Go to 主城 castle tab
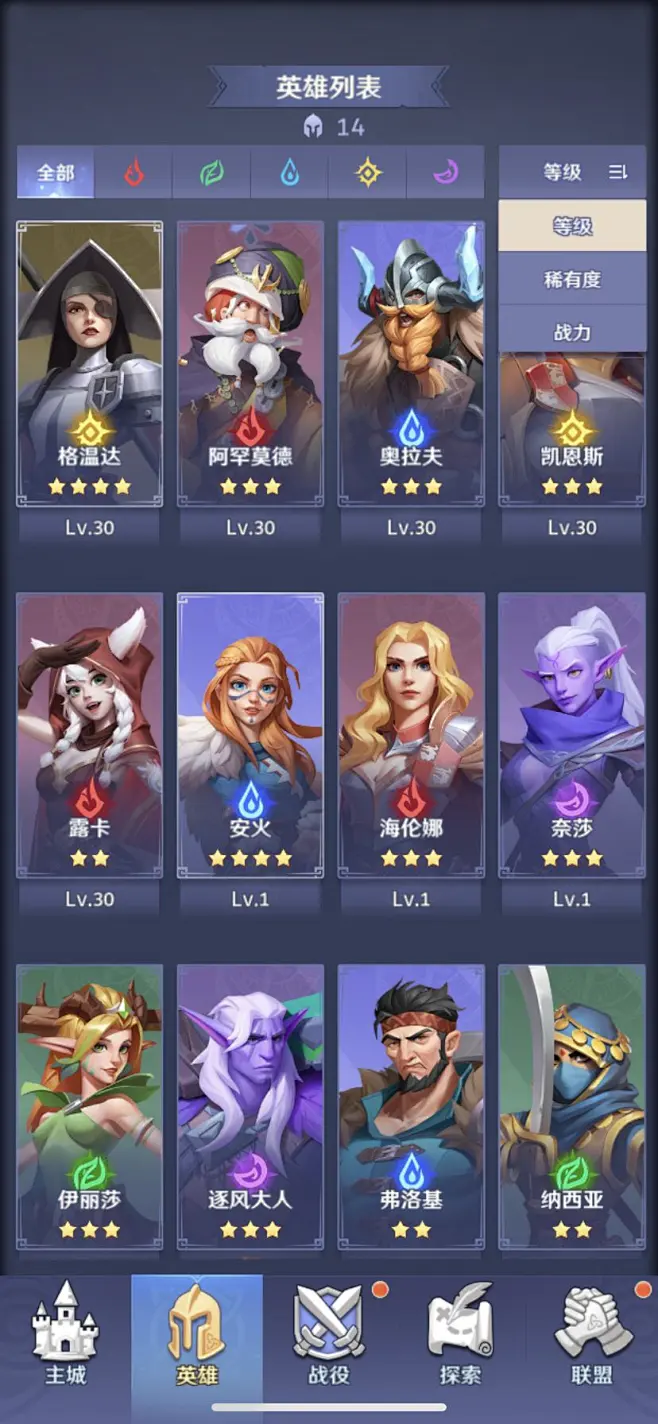The width and height of the screenshot is (658, 1424). point(66,1334)
